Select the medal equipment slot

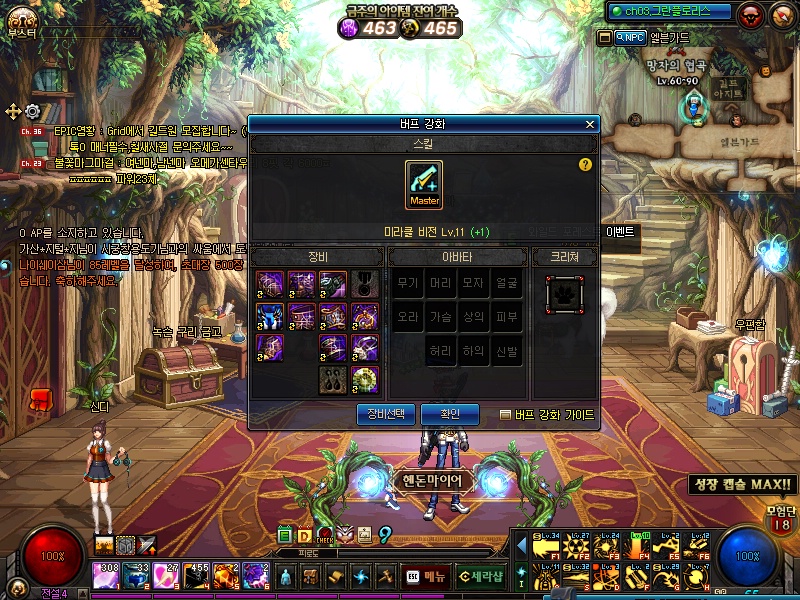[365, 284]
